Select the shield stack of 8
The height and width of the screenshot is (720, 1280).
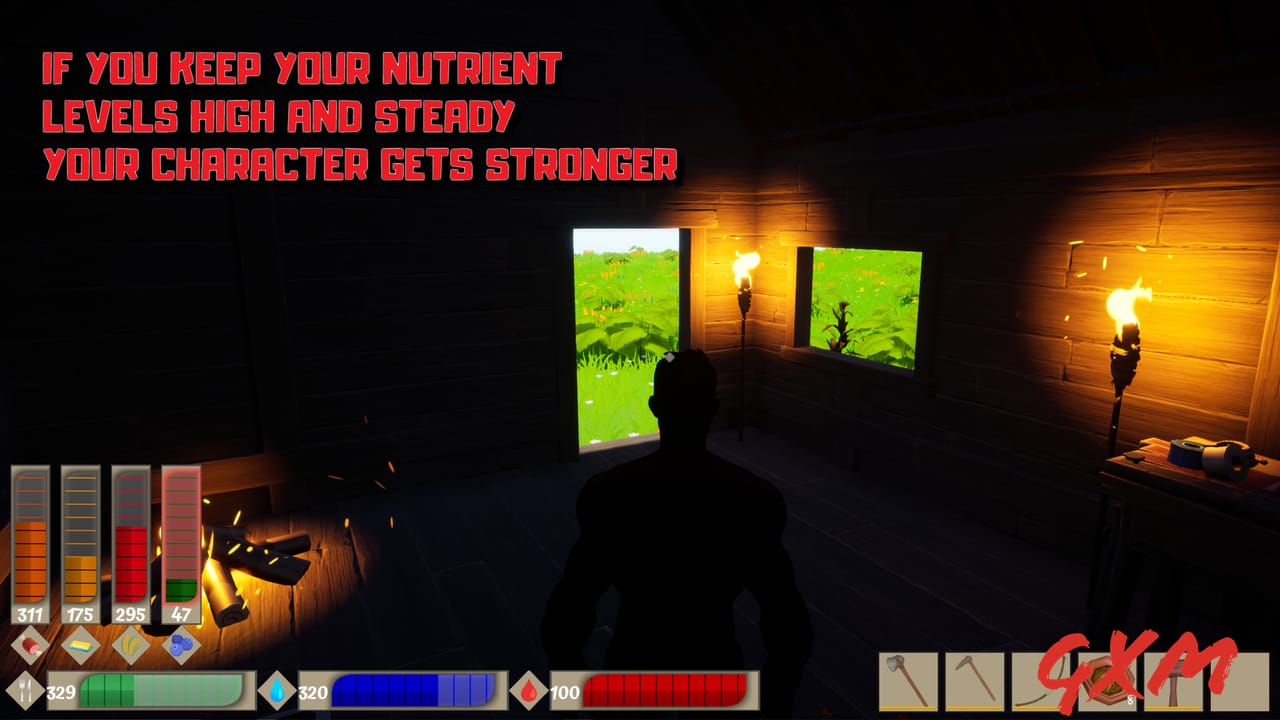(1110, 680)
